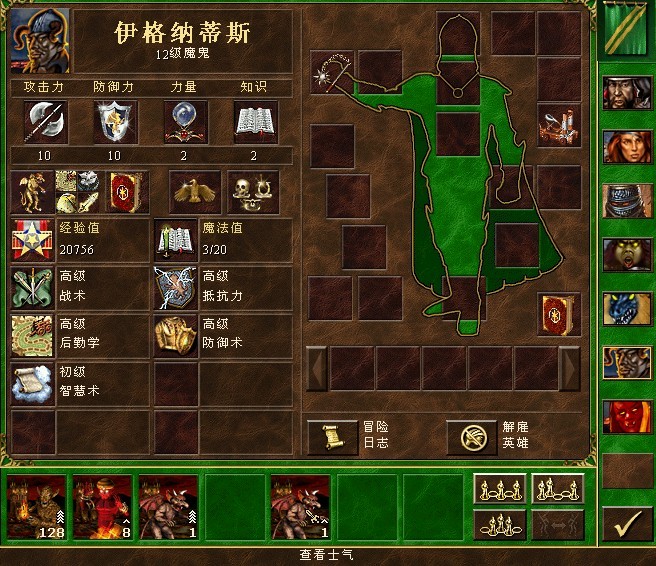Switch to the blue dragon-faced hero portrait
The height and width of the screenshot is (566, 656).
[627, 309]
